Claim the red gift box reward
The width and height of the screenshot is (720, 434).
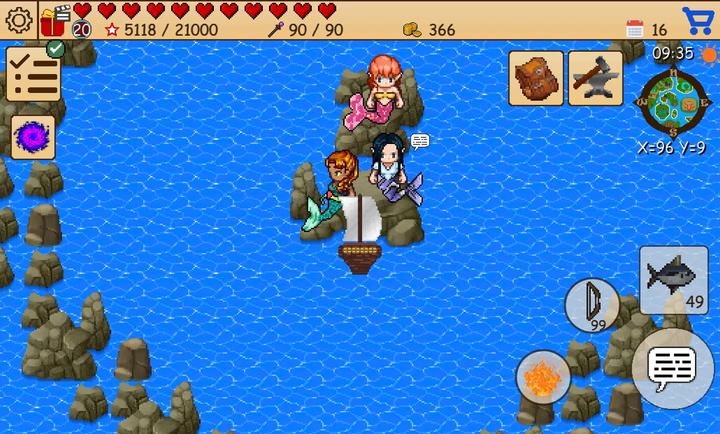pyautogui.click(x=55, y=18)
